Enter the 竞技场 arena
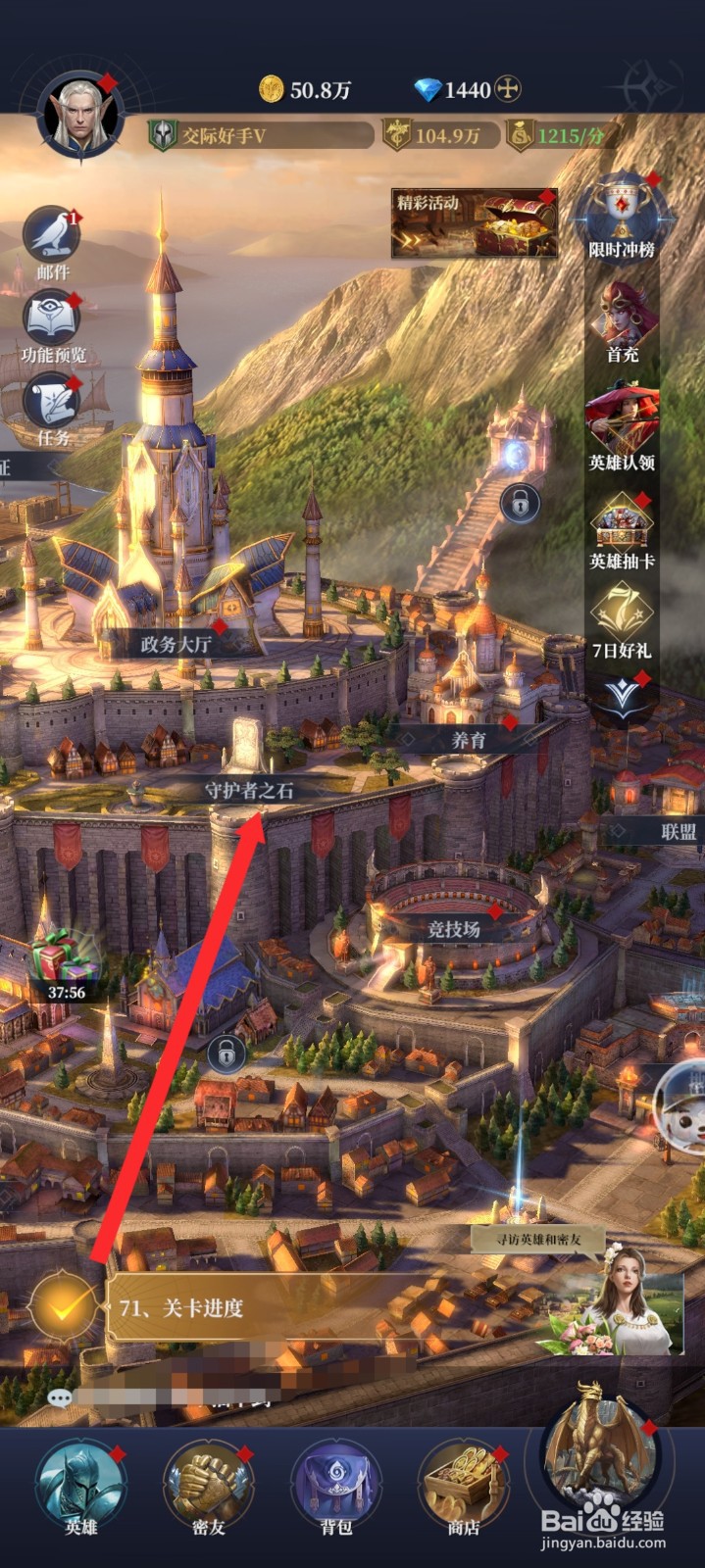 tap(453, 927)
